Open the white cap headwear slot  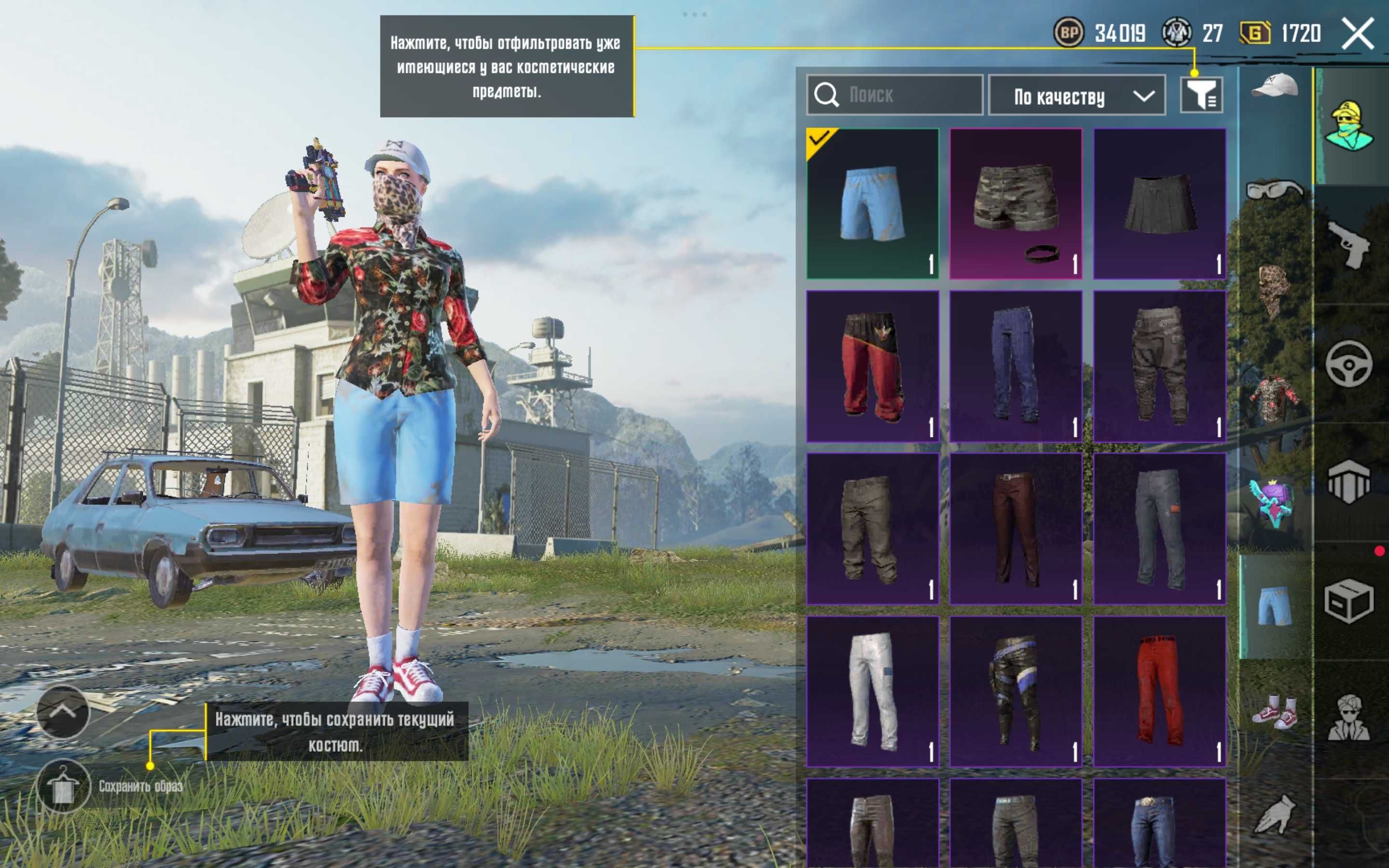click(1275, 87)
